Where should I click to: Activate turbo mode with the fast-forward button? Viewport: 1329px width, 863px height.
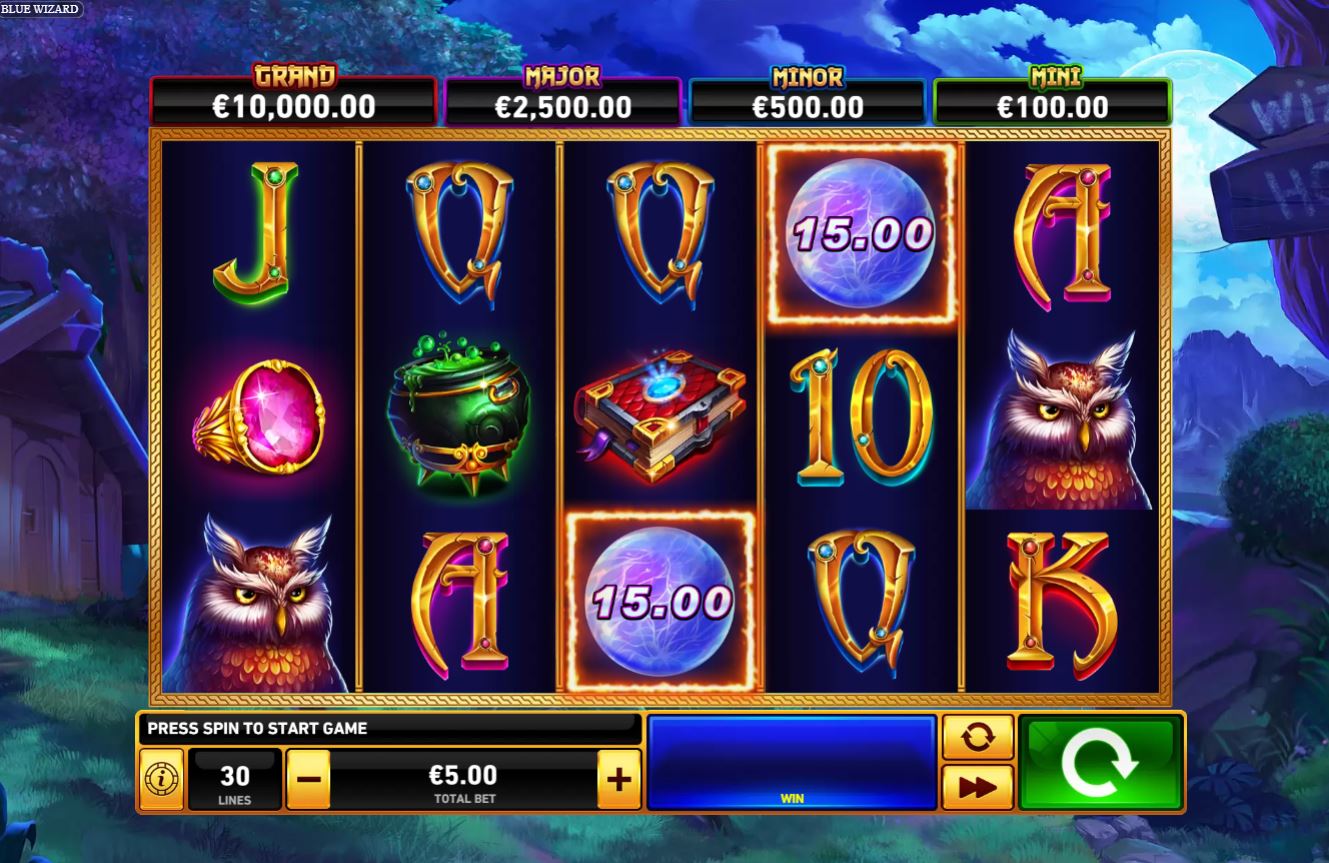coord(977,788)
